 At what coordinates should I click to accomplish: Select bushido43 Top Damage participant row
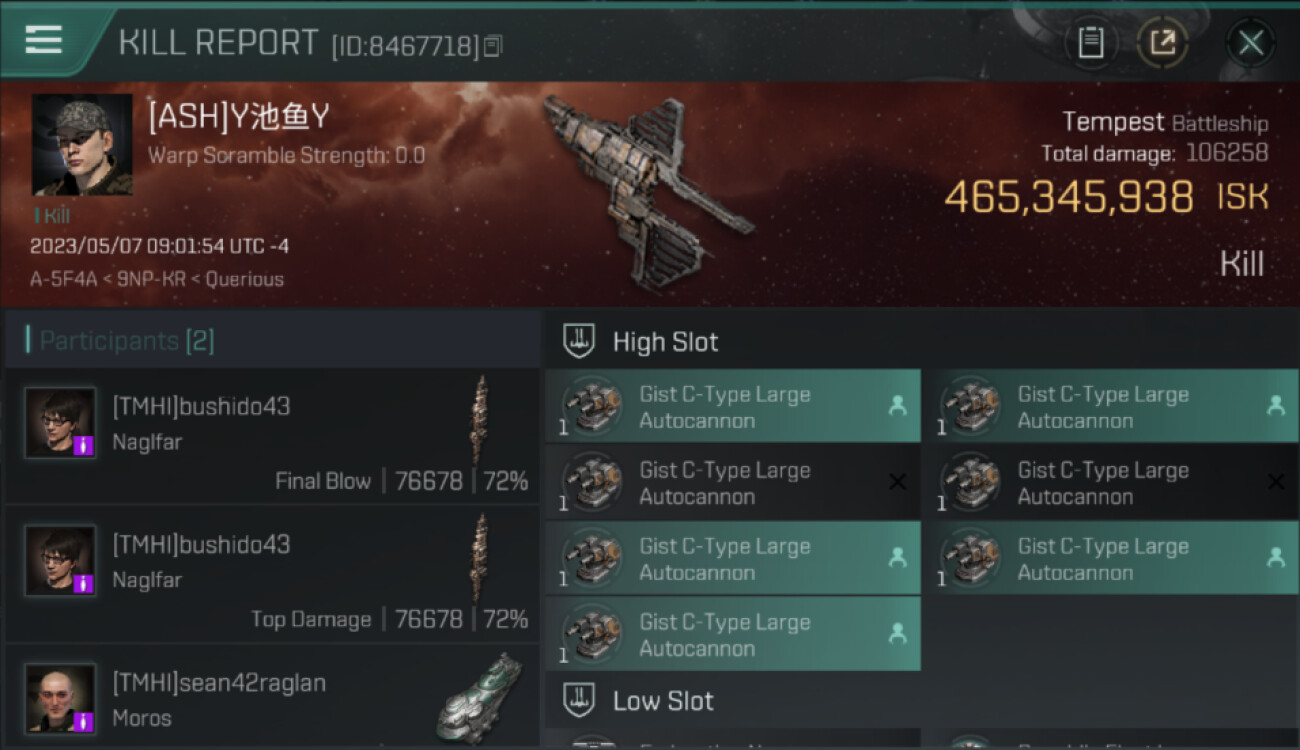272,574
